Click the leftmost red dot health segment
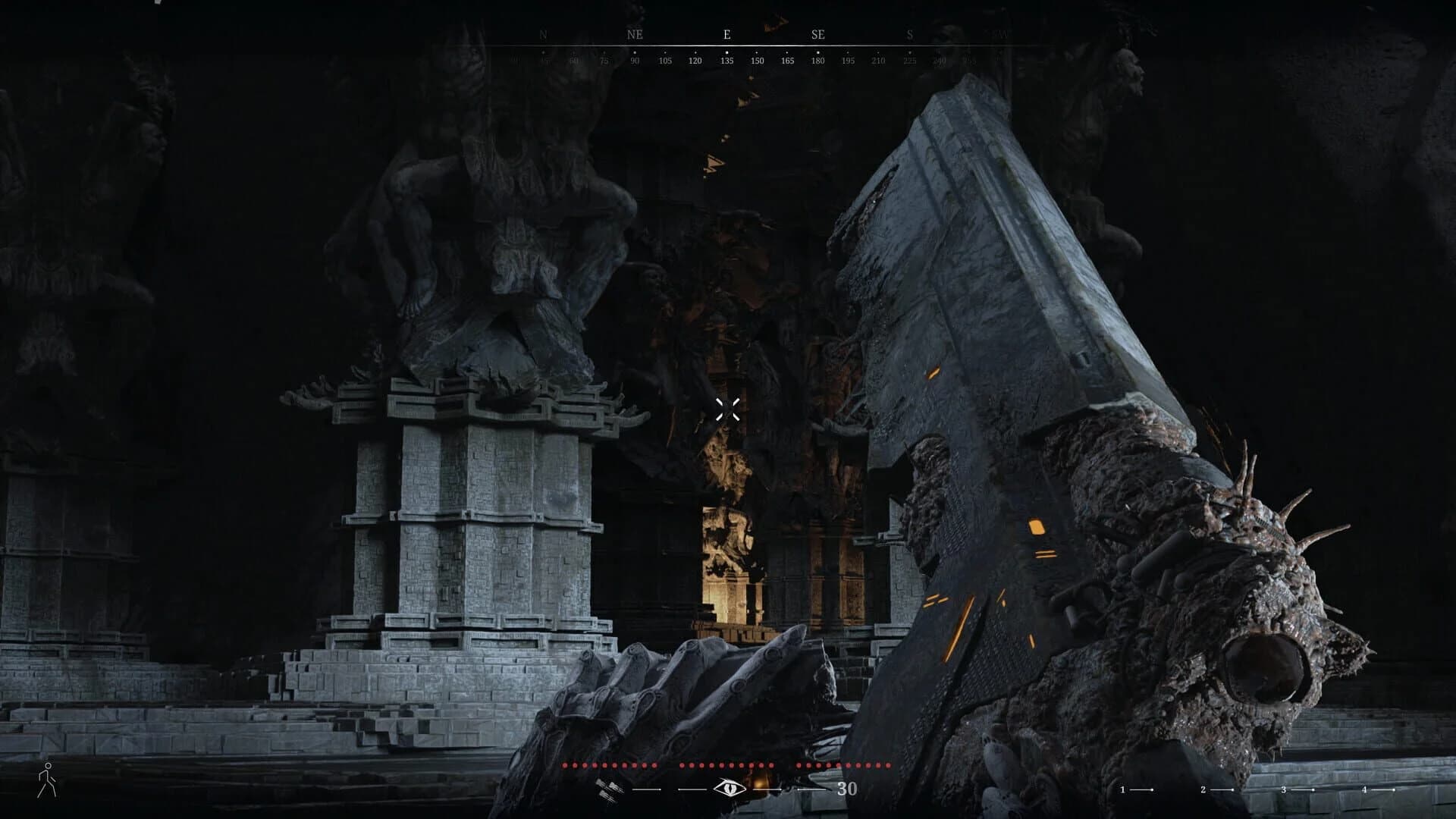 tap(565, 766)
